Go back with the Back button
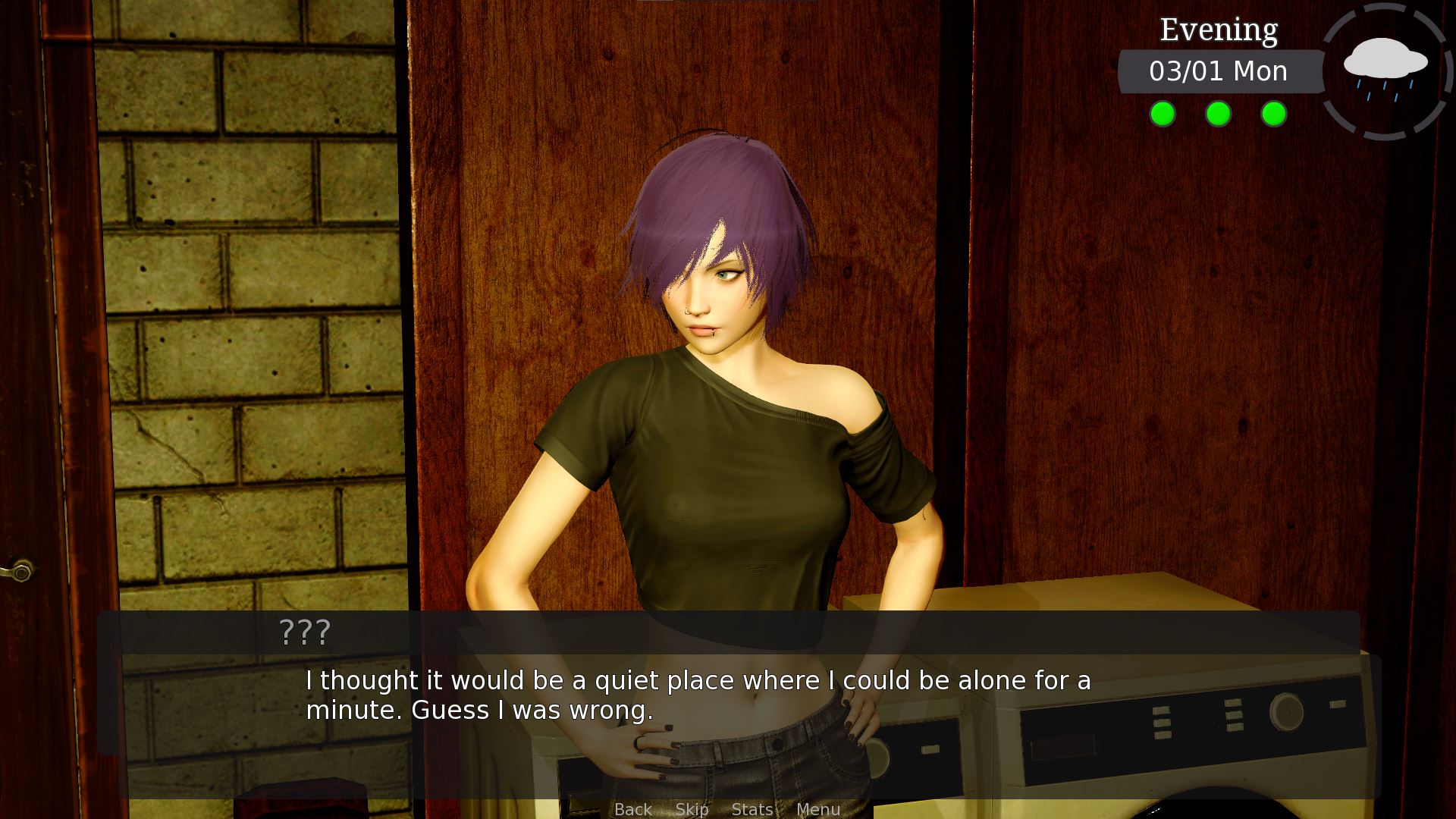 tap(632, 809)
